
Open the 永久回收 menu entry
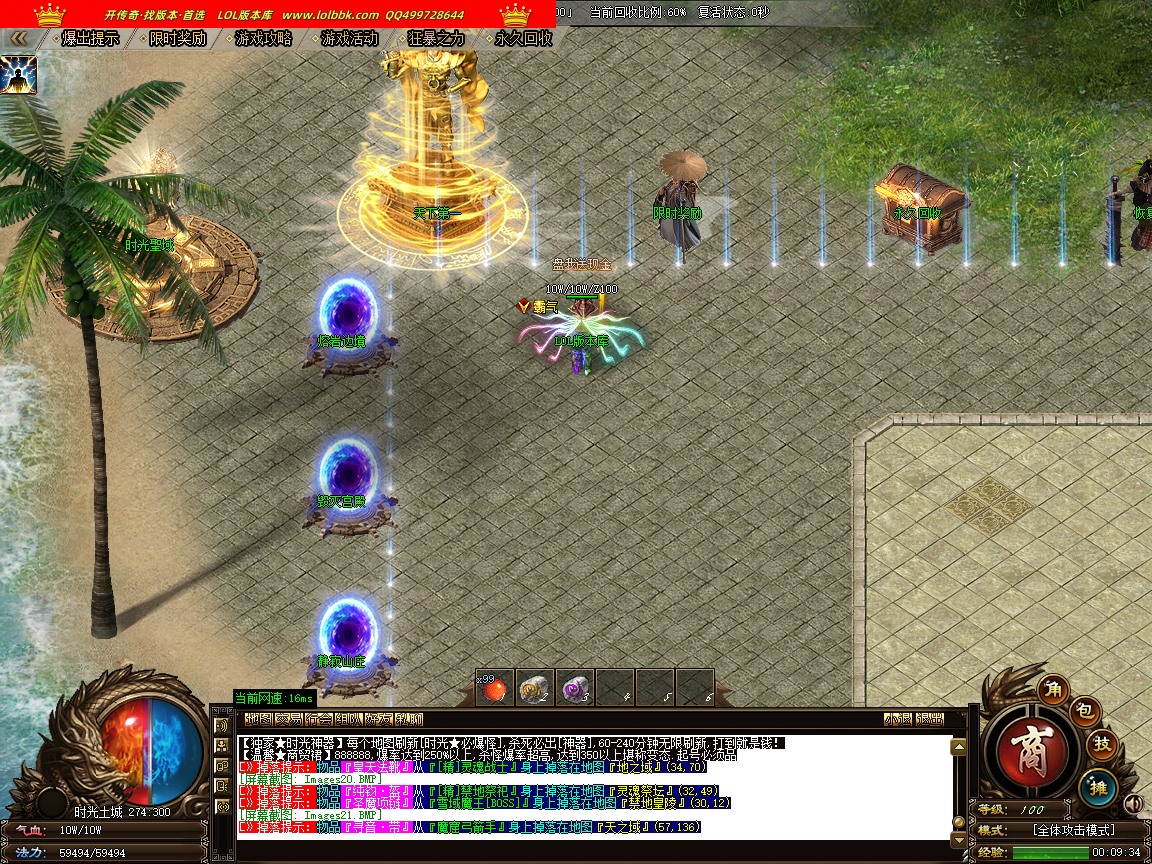tap(523, 39)
